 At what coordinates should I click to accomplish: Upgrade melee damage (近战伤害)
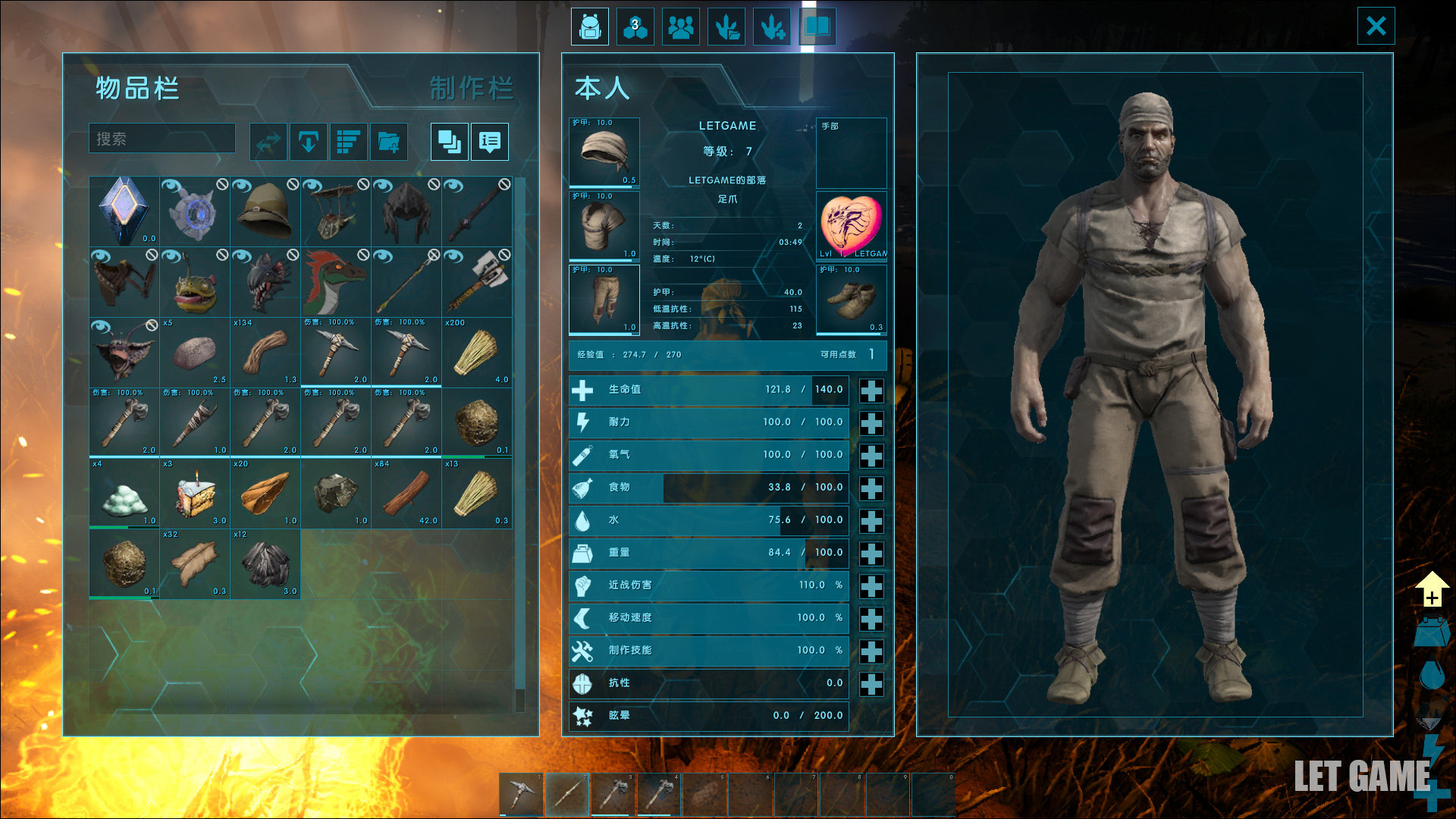pos(871,586)
